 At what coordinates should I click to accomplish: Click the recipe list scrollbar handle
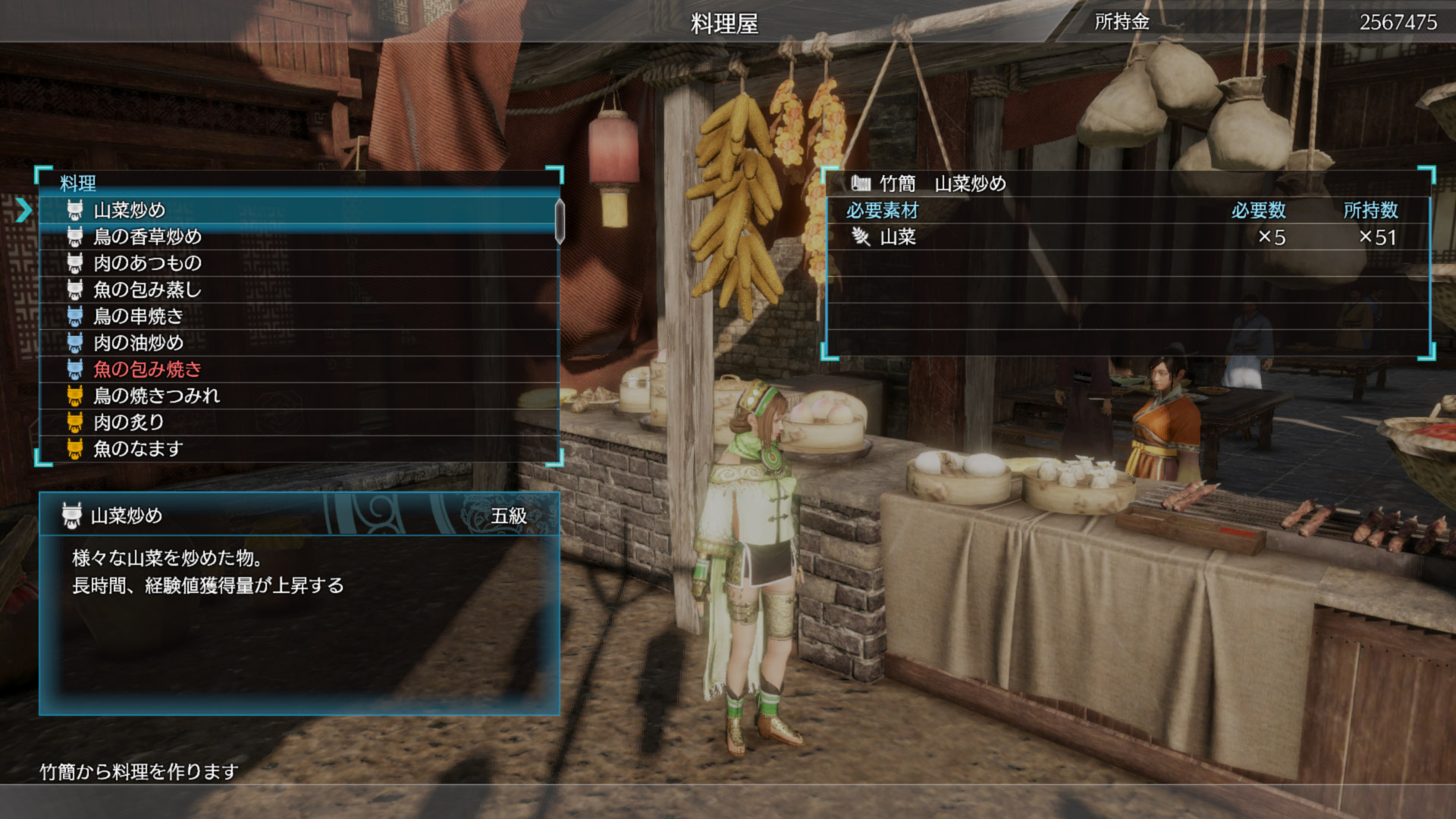[560, 221]
